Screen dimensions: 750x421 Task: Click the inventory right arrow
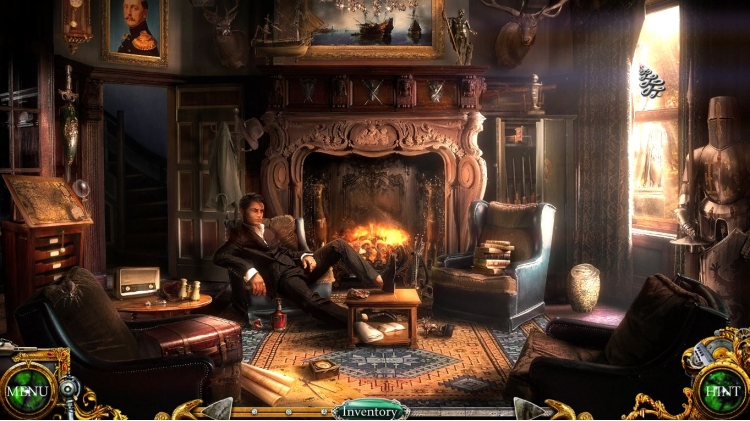(528, 409)
